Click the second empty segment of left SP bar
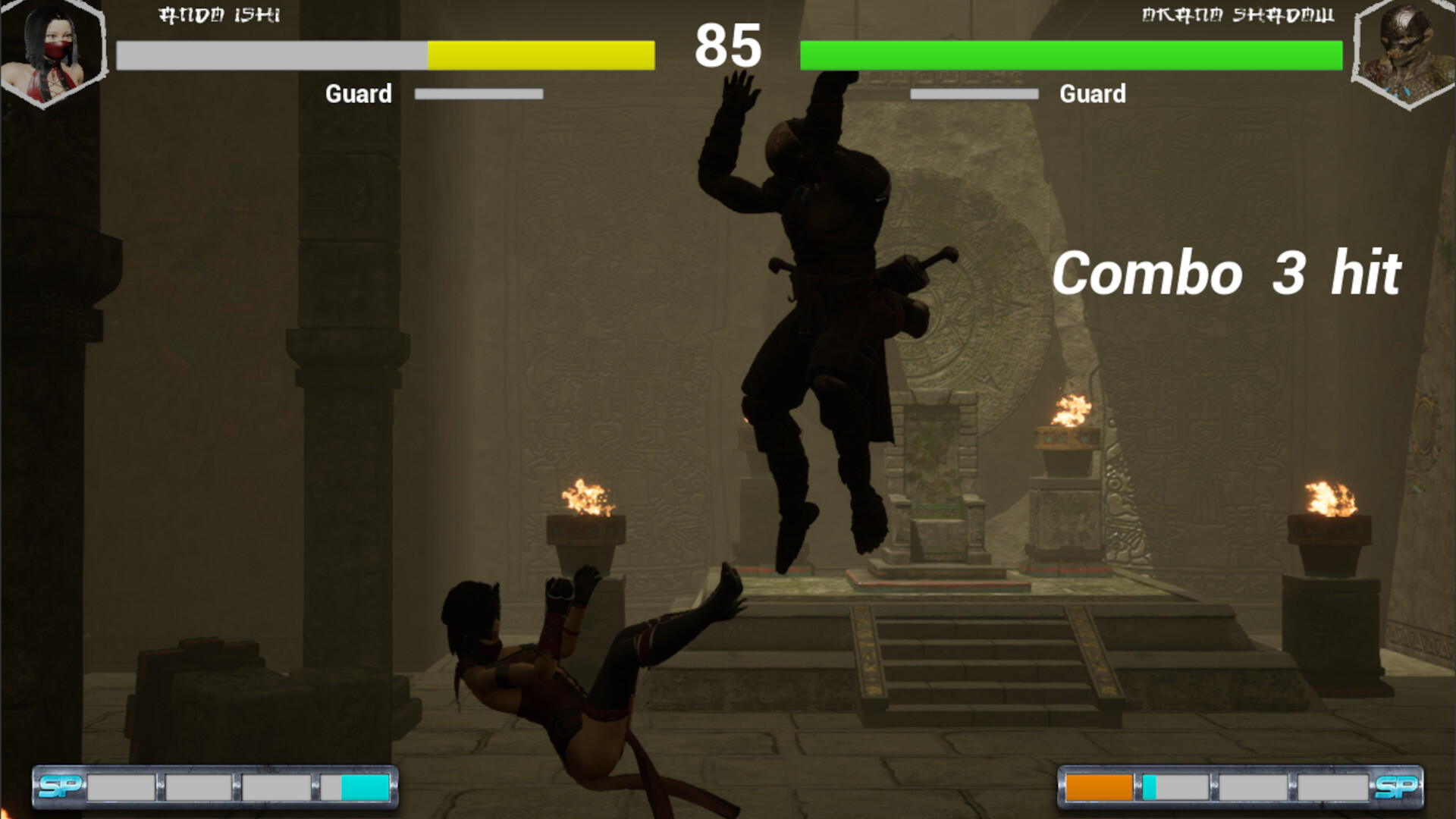Image resolution: width=1456 pixels, height=819 pixels. point(199,787)
